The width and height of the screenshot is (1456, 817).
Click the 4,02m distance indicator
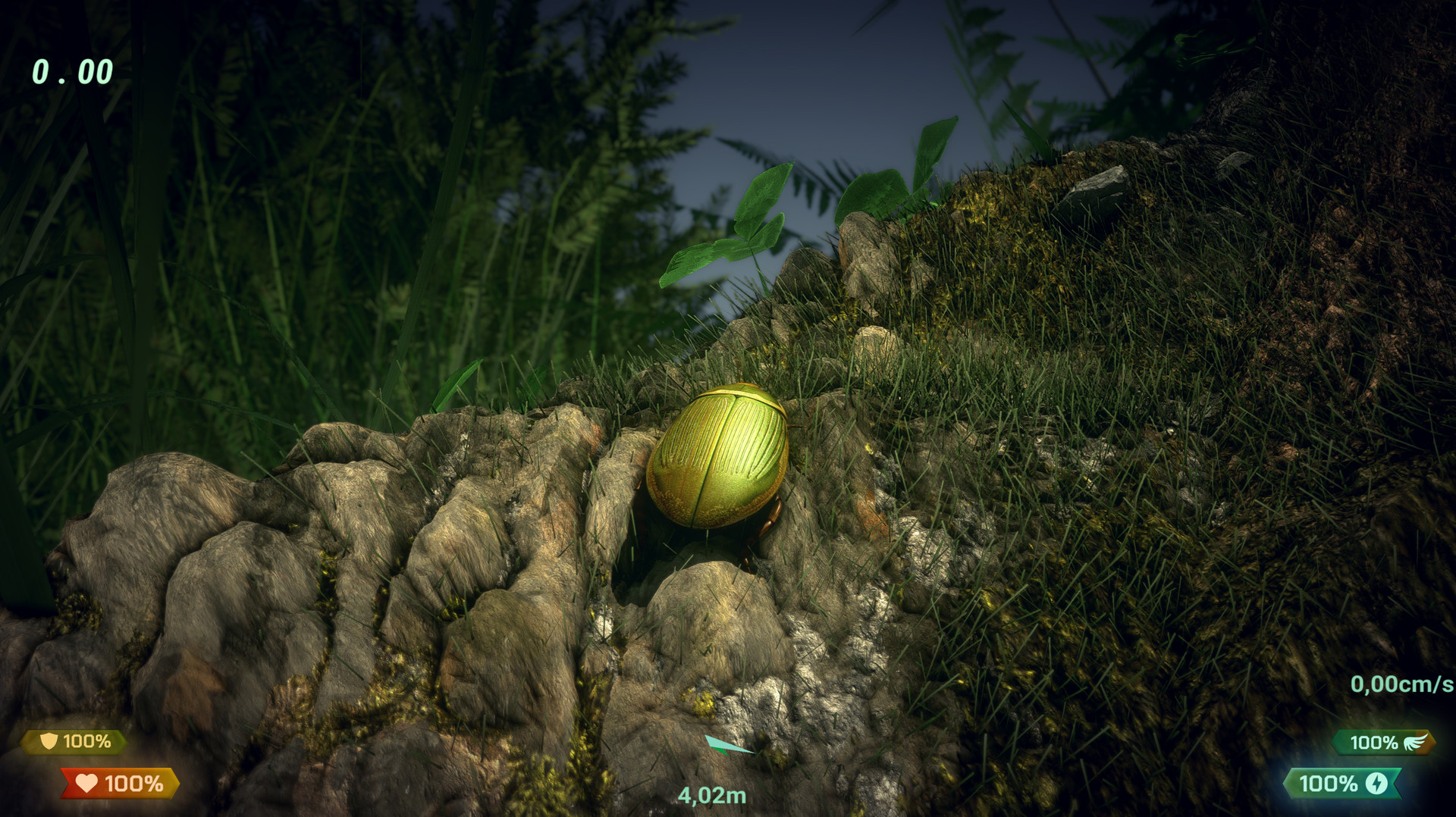pos(711,797)
